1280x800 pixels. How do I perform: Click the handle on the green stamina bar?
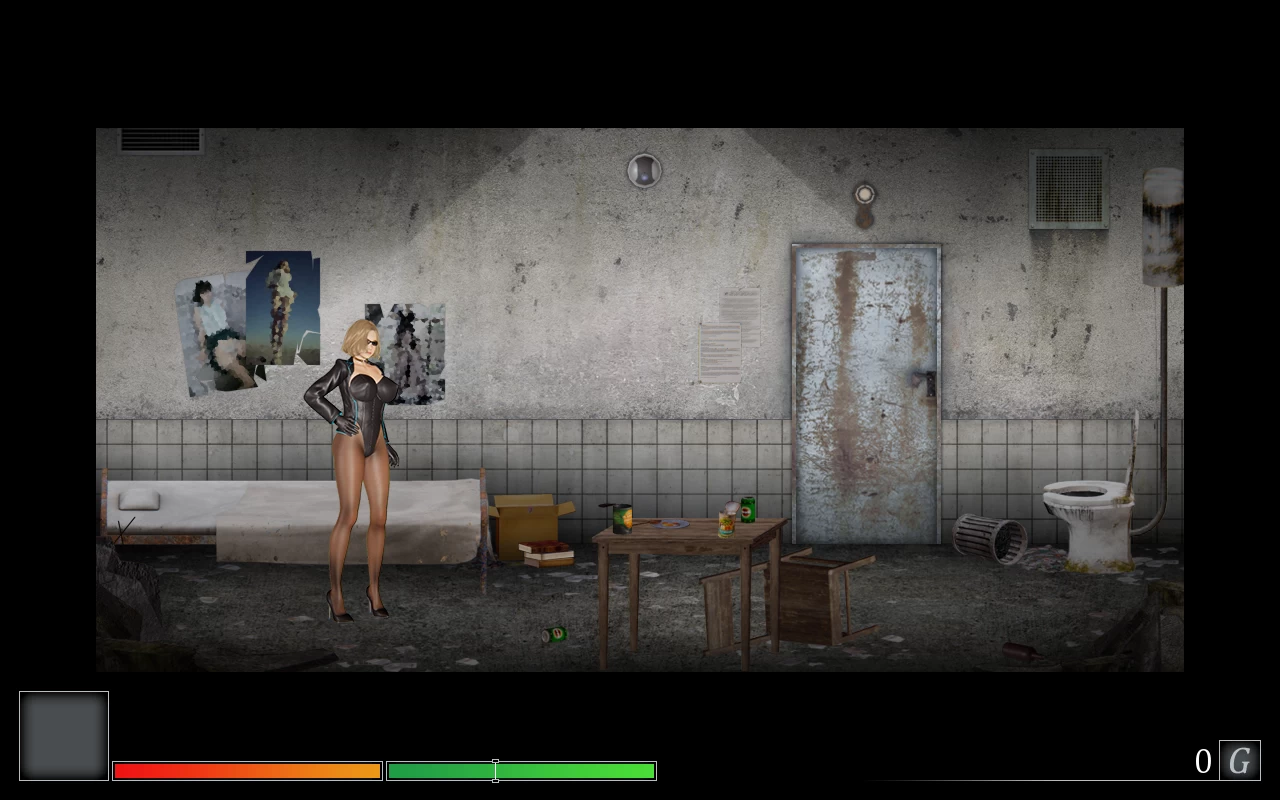pos(495,770)
